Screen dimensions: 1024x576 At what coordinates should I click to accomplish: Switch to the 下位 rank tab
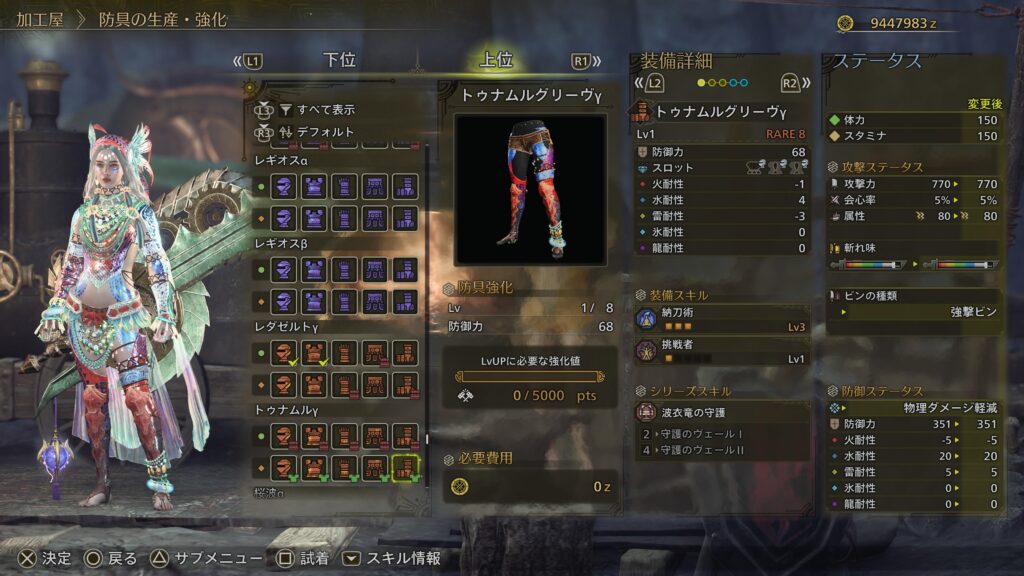pos(340,60)
